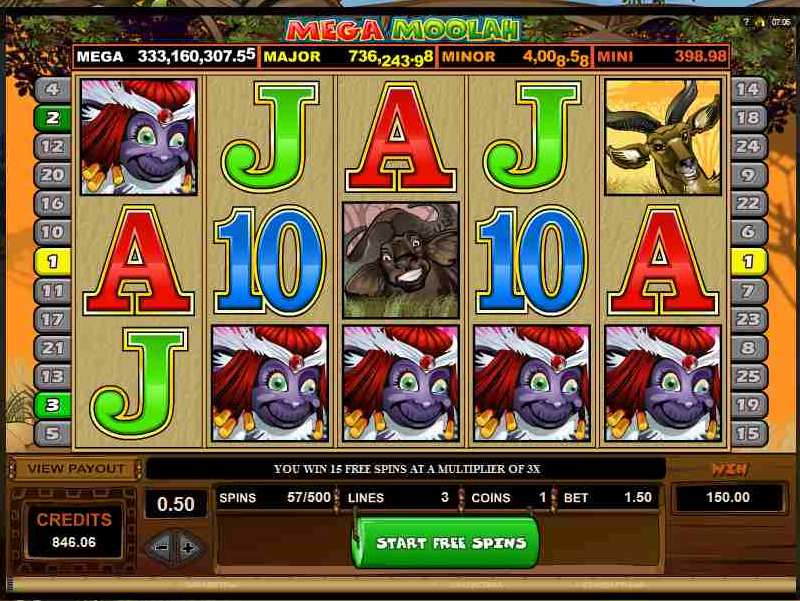Open the question mark help icon

[x=747, y=21]
